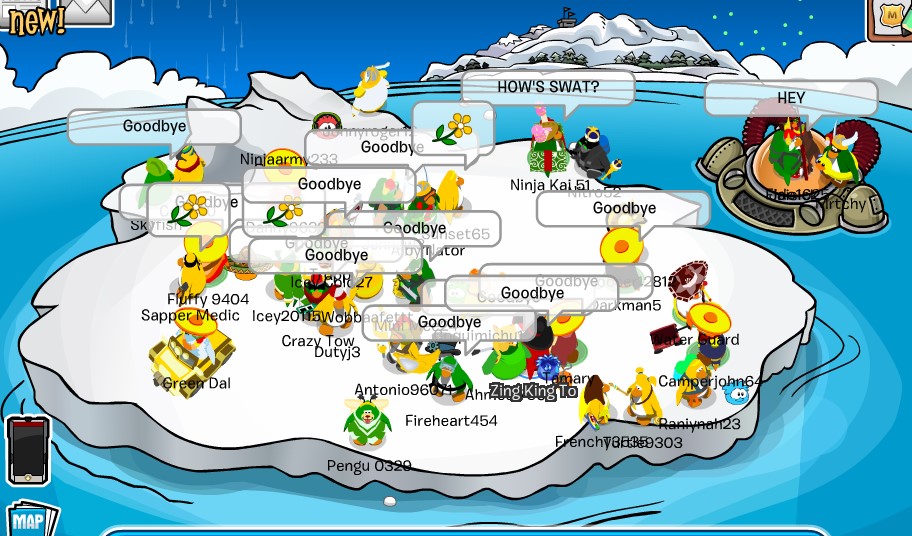Click the moderator M badge icon
Viewport: 912px width, 536px height.
tap(891, 17)
